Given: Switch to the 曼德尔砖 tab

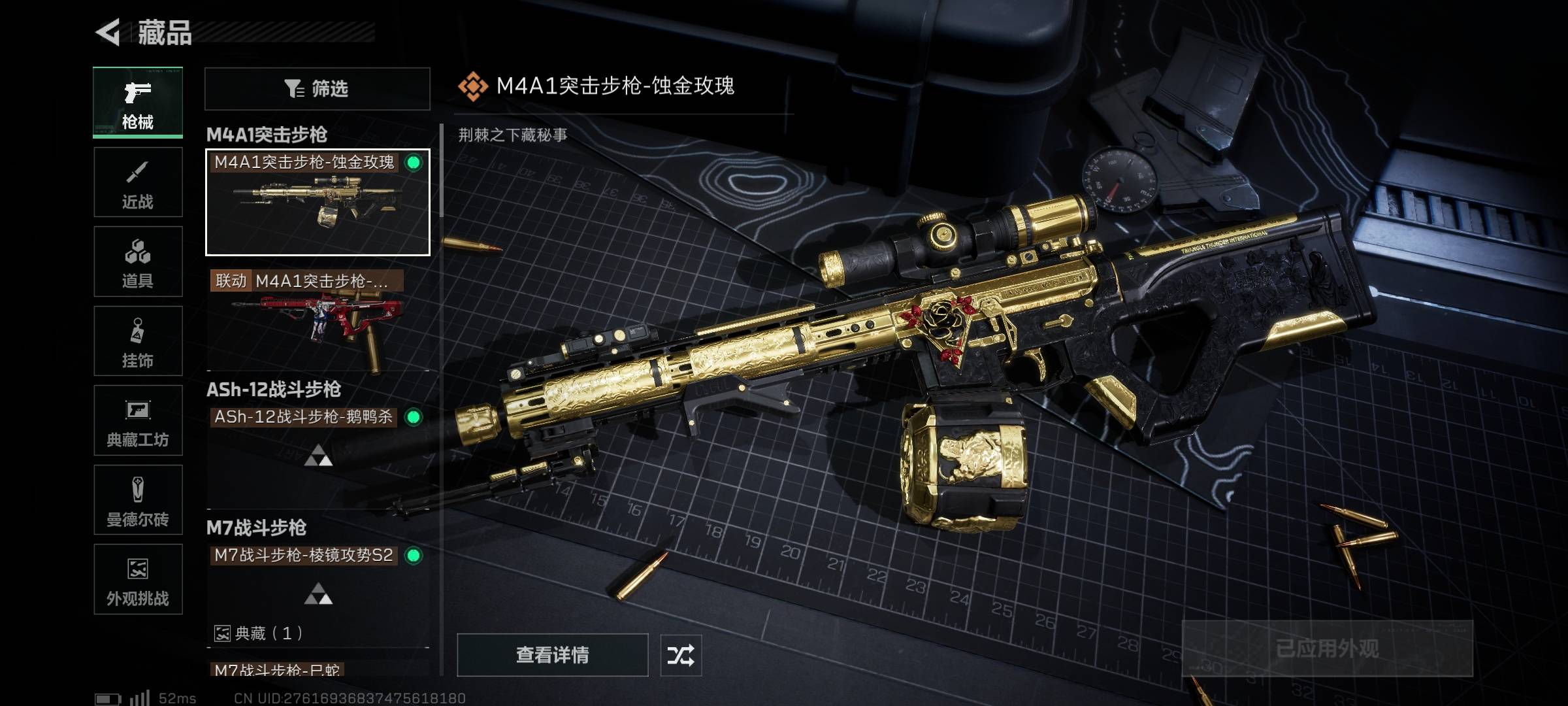Looking at the screenshot, I should [x=138, y=500].
